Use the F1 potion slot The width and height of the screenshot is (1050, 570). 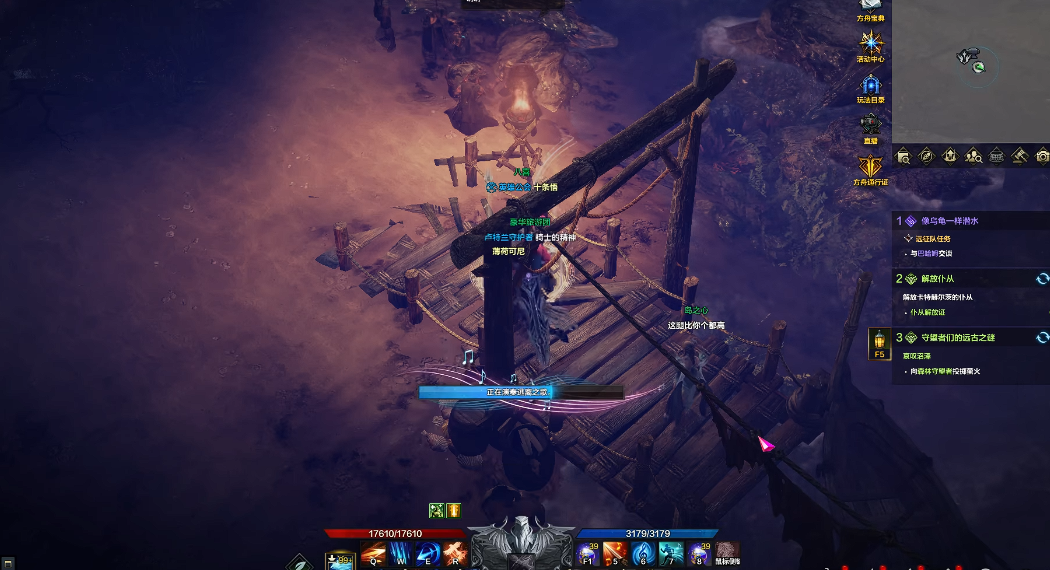589,554
